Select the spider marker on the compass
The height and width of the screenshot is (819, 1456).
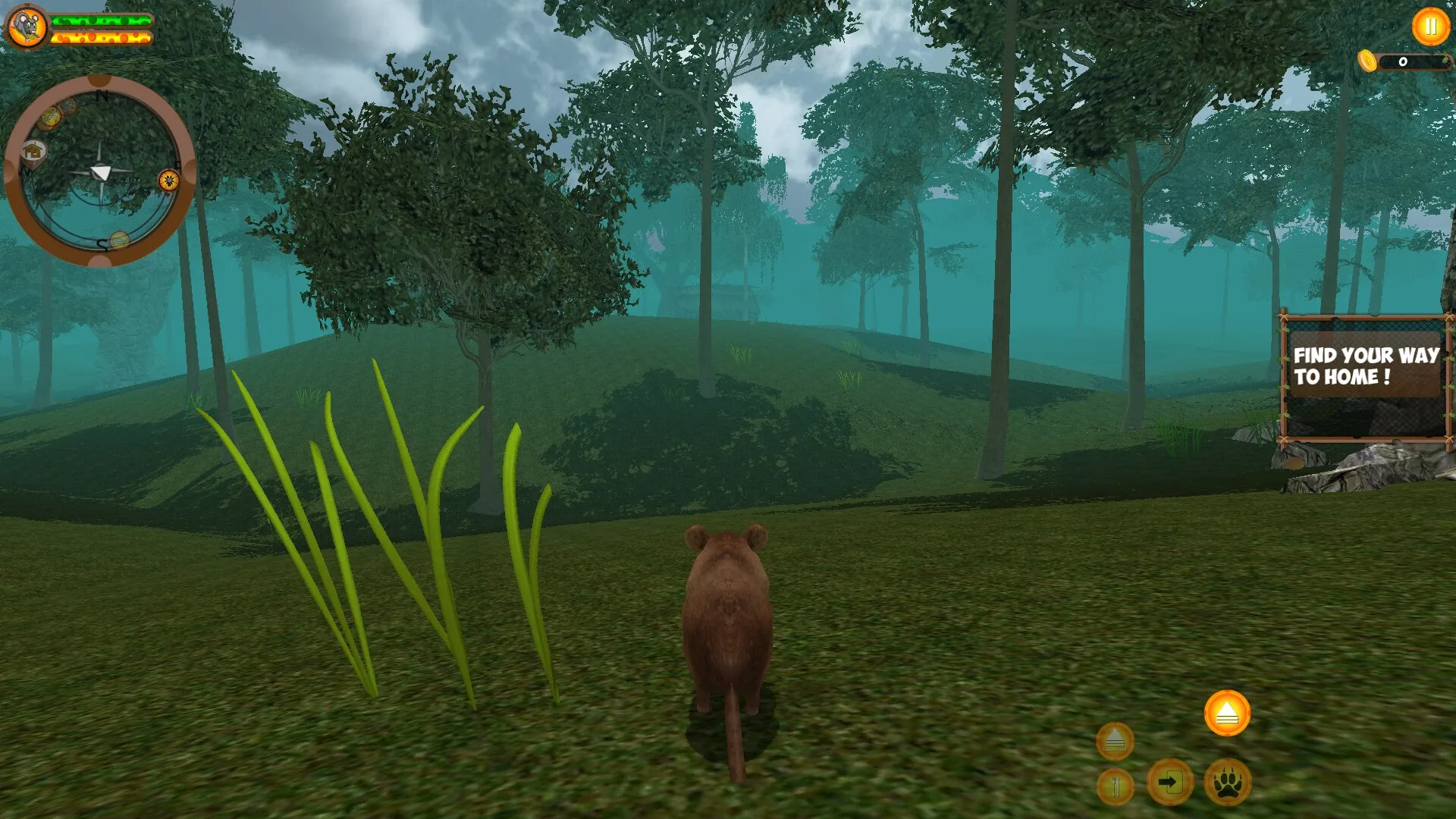click(168, 180)
